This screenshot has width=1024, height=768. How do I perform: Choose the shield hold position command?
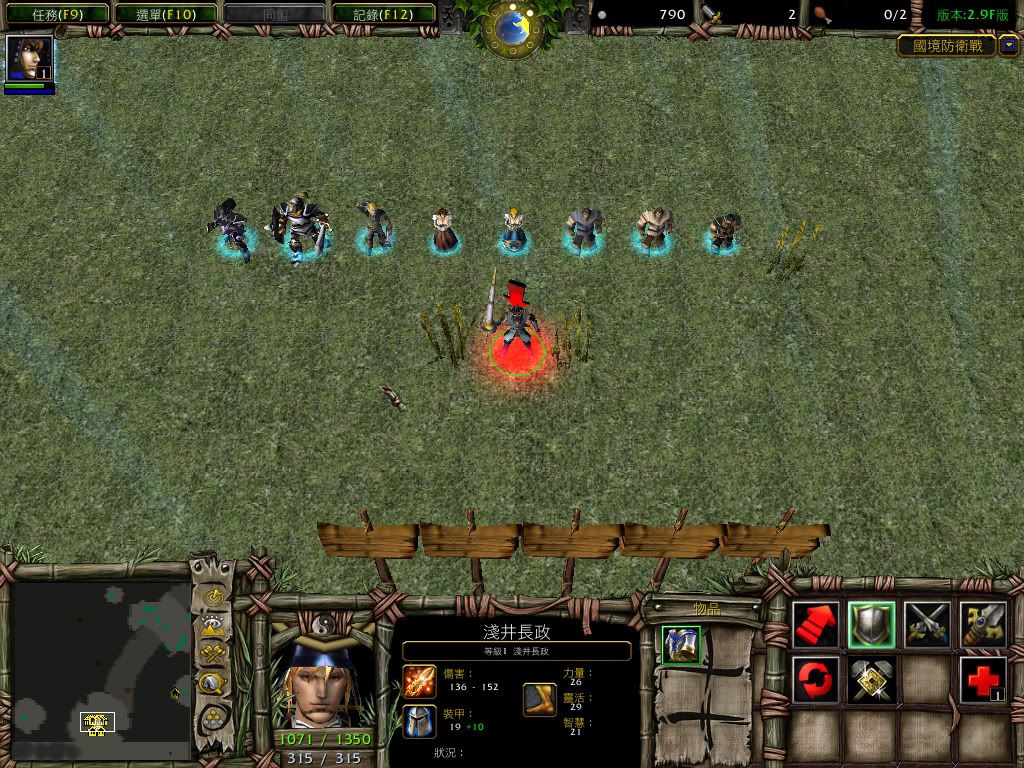(871, 625)
